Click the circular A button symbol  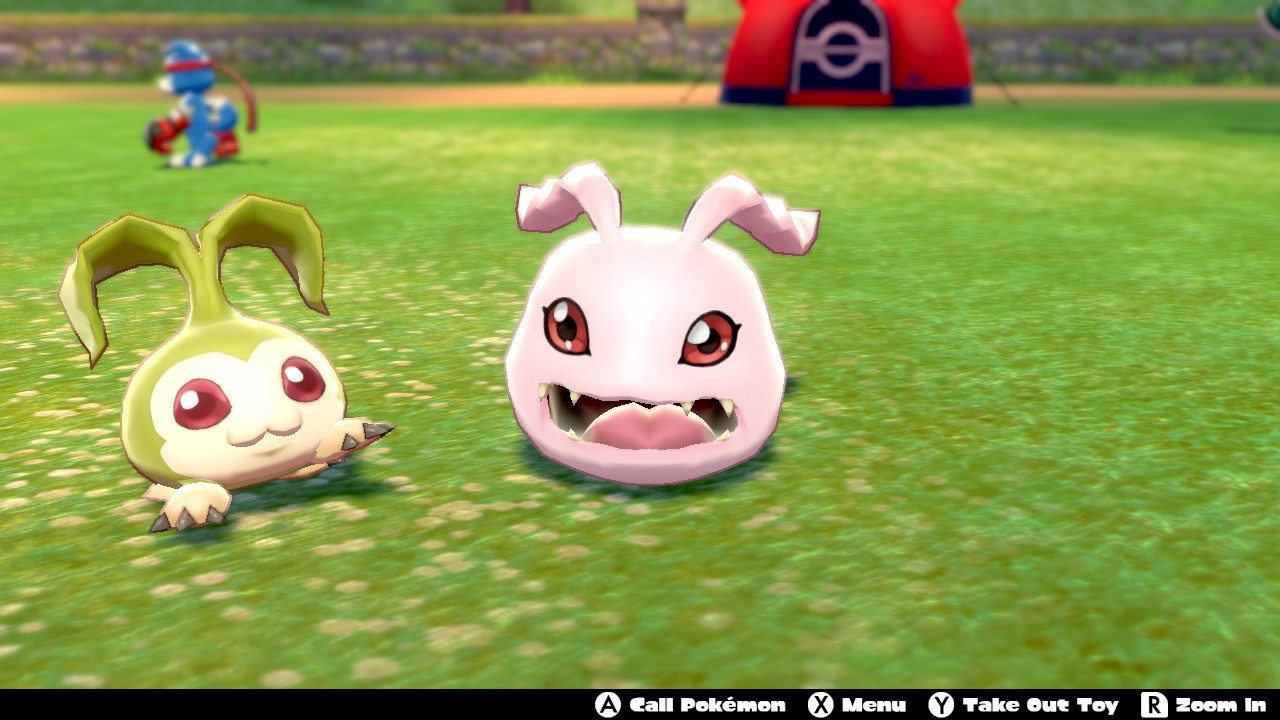[x=608, y=706]
